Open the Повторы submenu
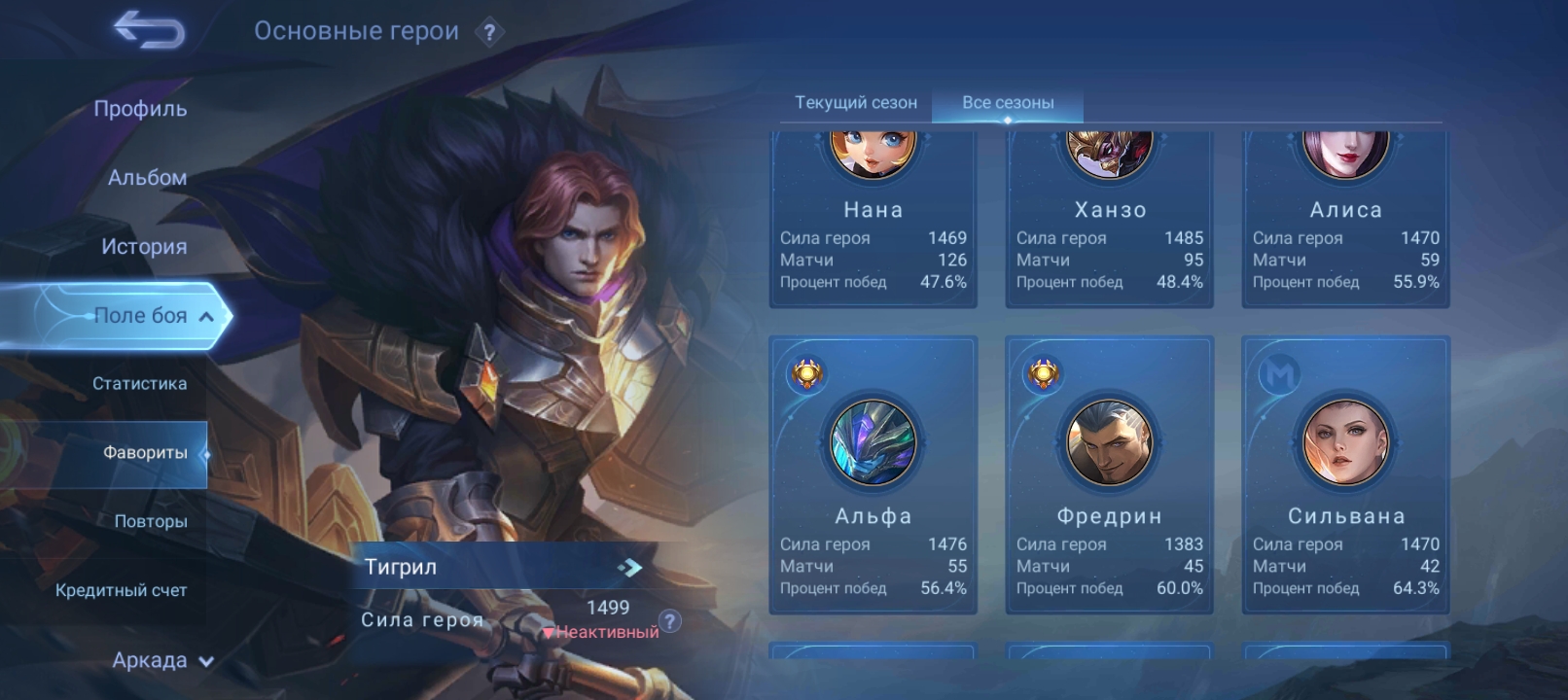Viewport: 1568px width, 700px height. point(151,522)
